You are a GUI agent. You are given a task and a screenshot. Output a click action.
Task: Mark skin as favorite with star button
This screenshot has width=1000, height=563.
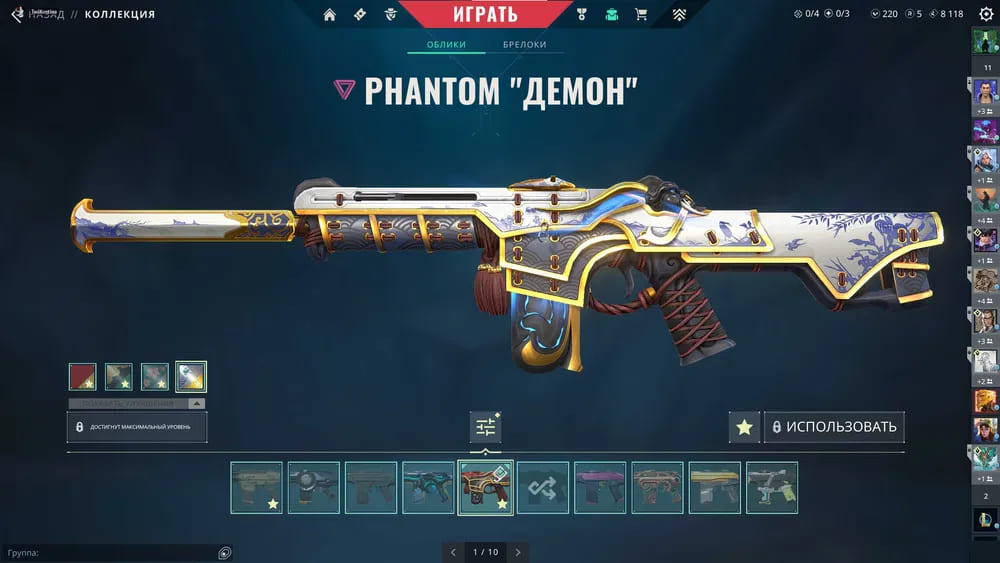click(744, 427)
